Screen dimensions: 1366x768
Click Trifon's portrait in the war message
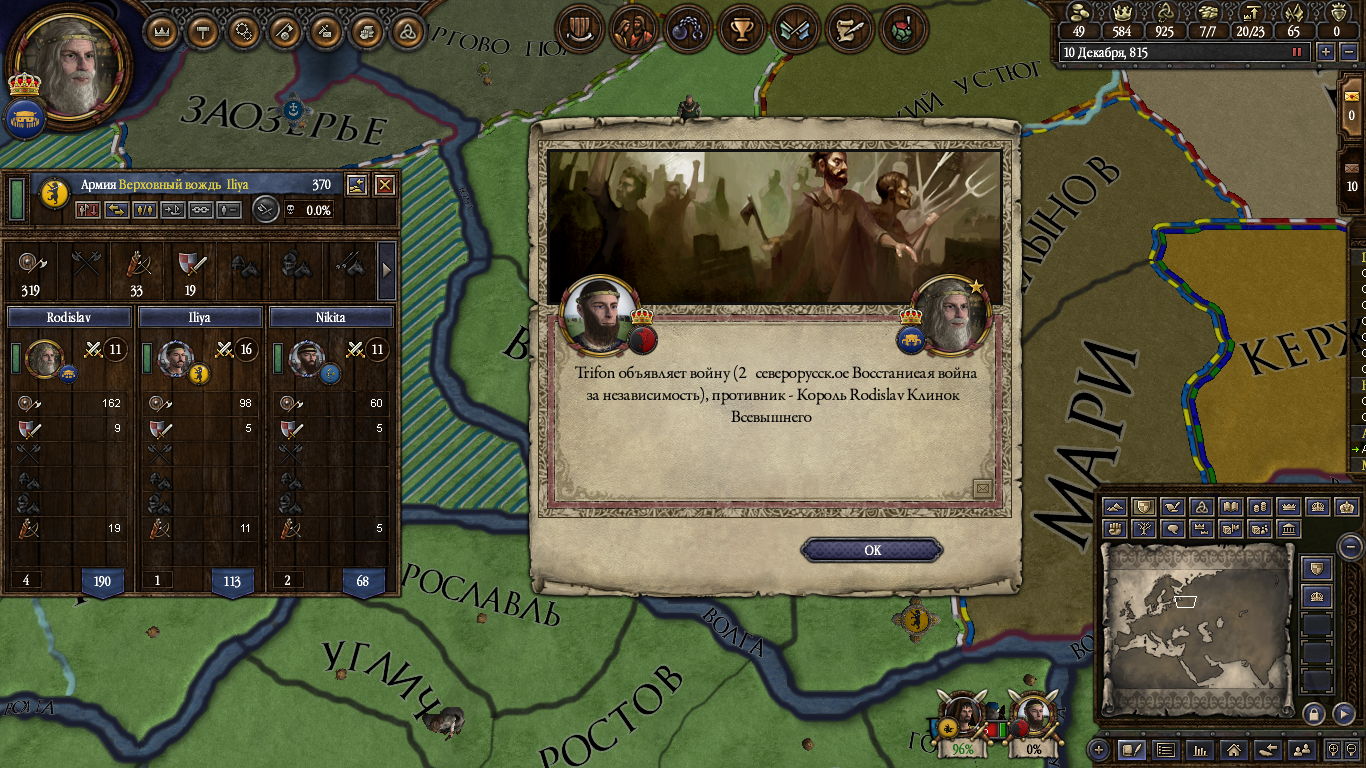click(x=600, y=313)
